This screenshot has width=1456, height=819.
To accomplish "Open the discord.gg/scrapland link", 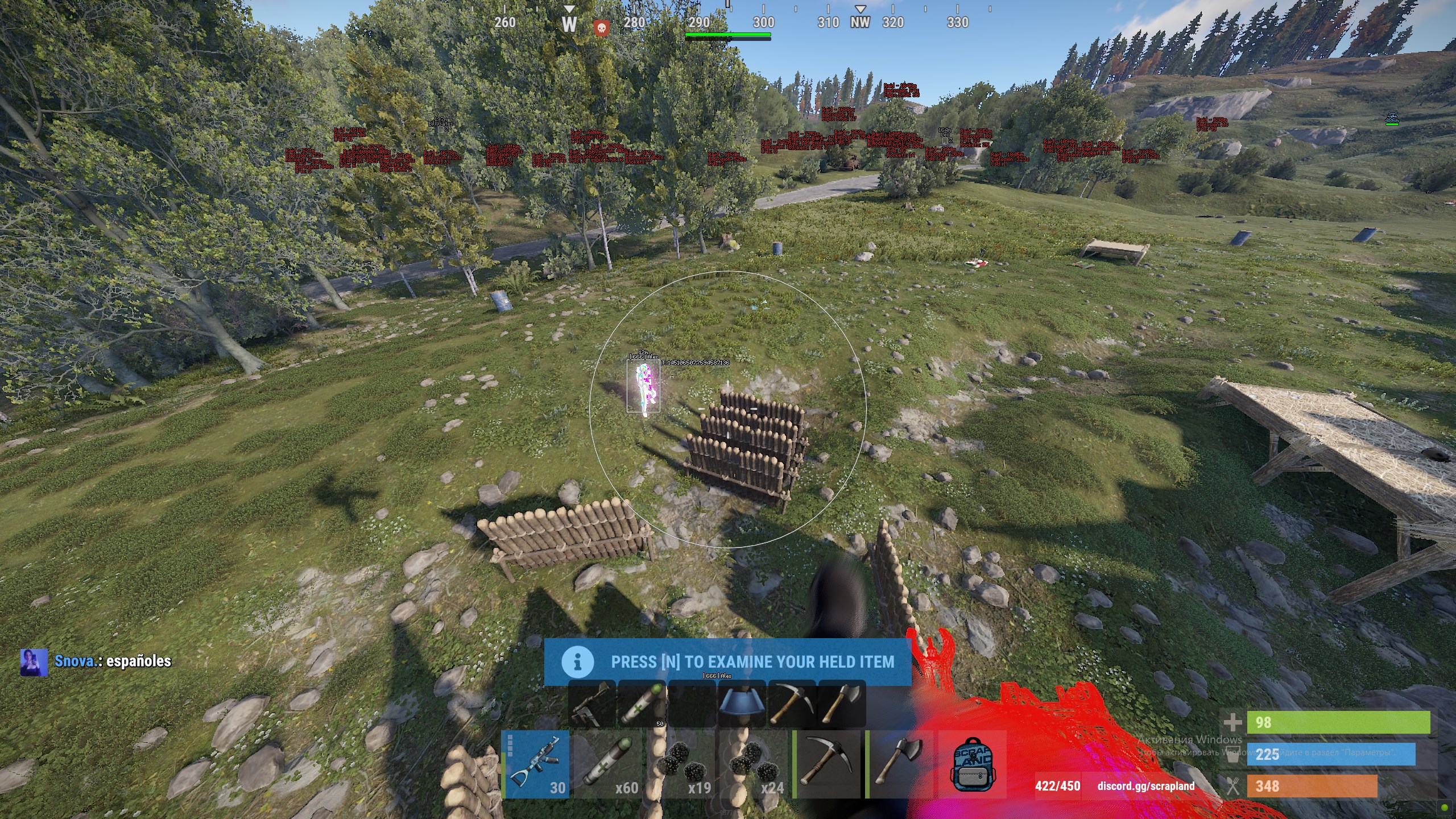I will (x=1145, y=786).
